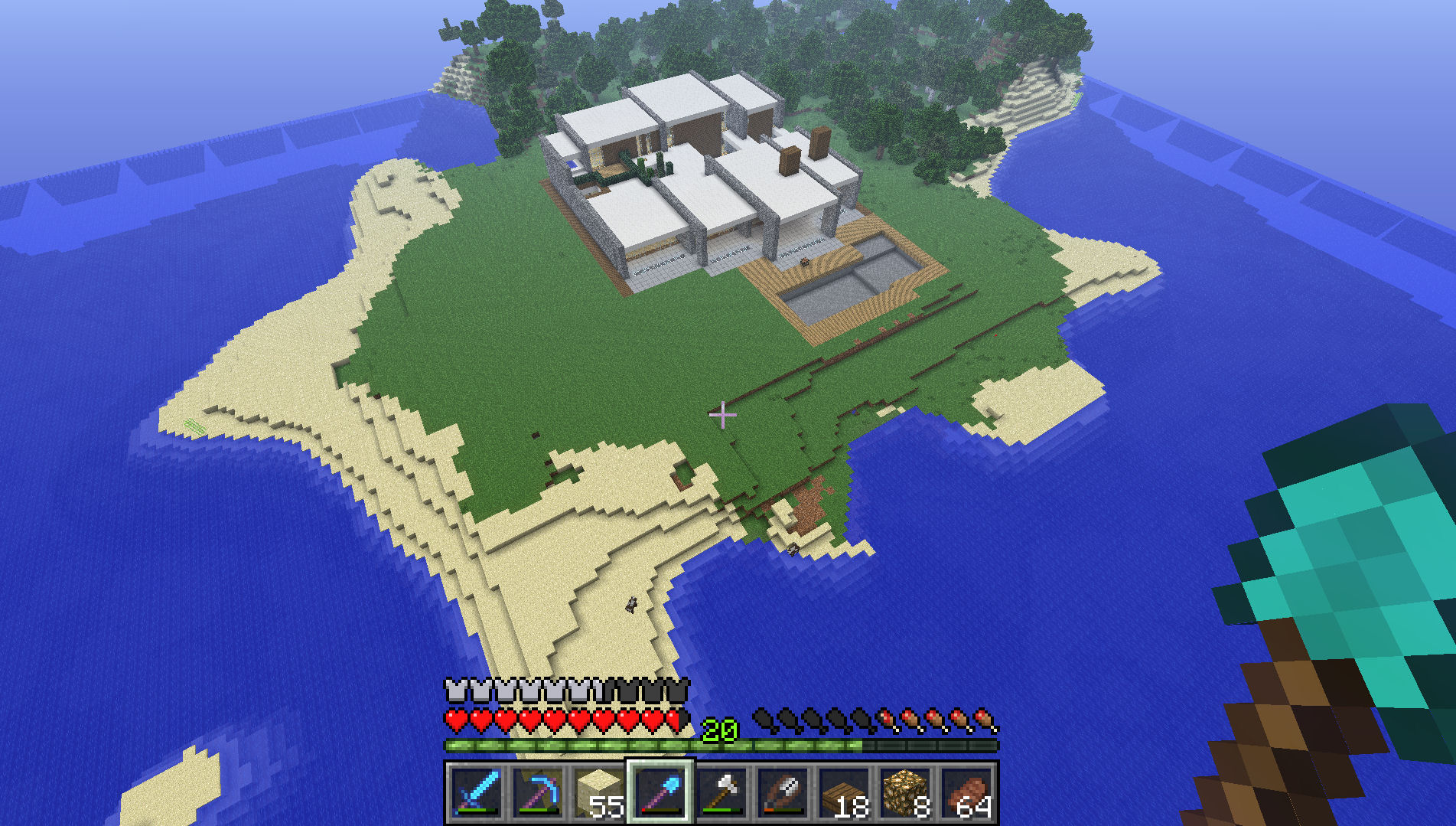Image resolution: width=1456 pixels, height=826 pixels.
Task: Select the diamond sword hotbar slot
Action: pos(476,792)
